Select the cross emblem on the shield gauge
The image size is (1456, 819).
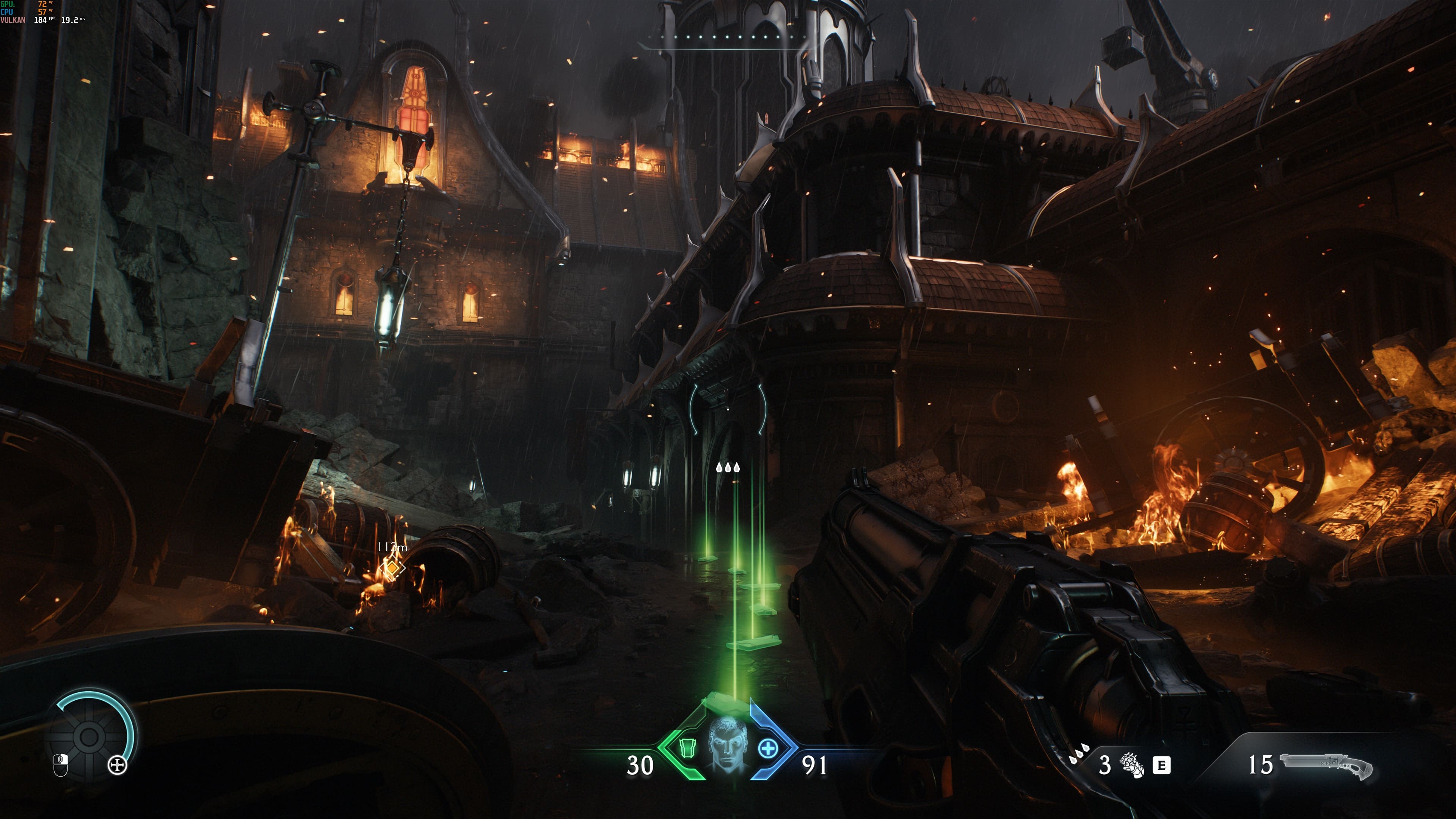coord(118,766)
